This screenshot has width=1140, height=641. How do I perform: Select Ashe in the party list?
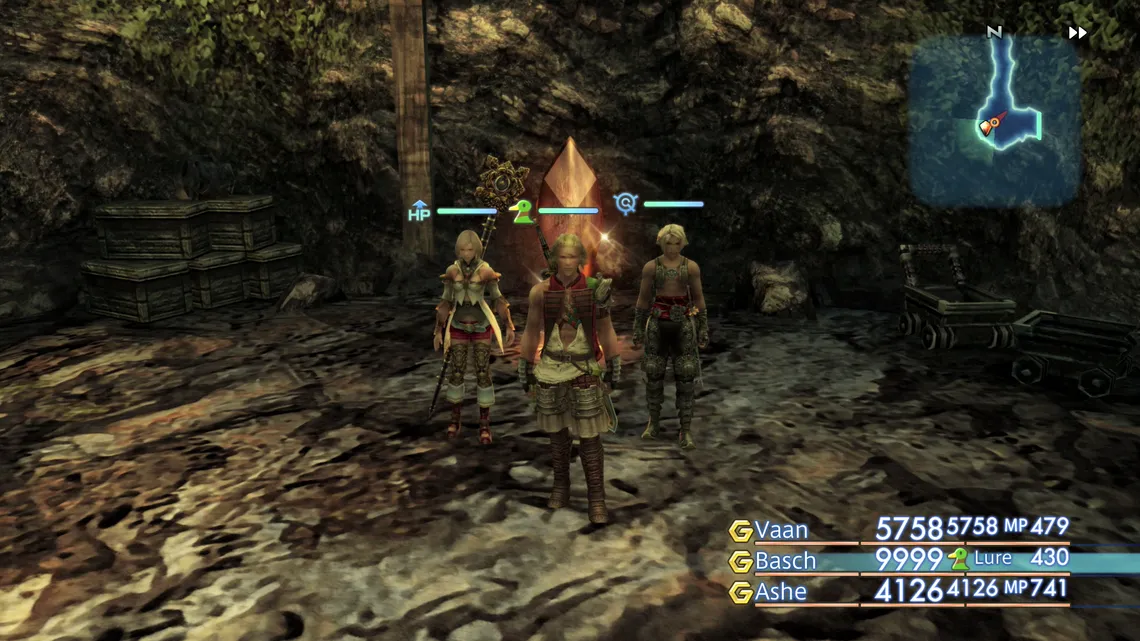pyautogui.click(x=781, y=592)
